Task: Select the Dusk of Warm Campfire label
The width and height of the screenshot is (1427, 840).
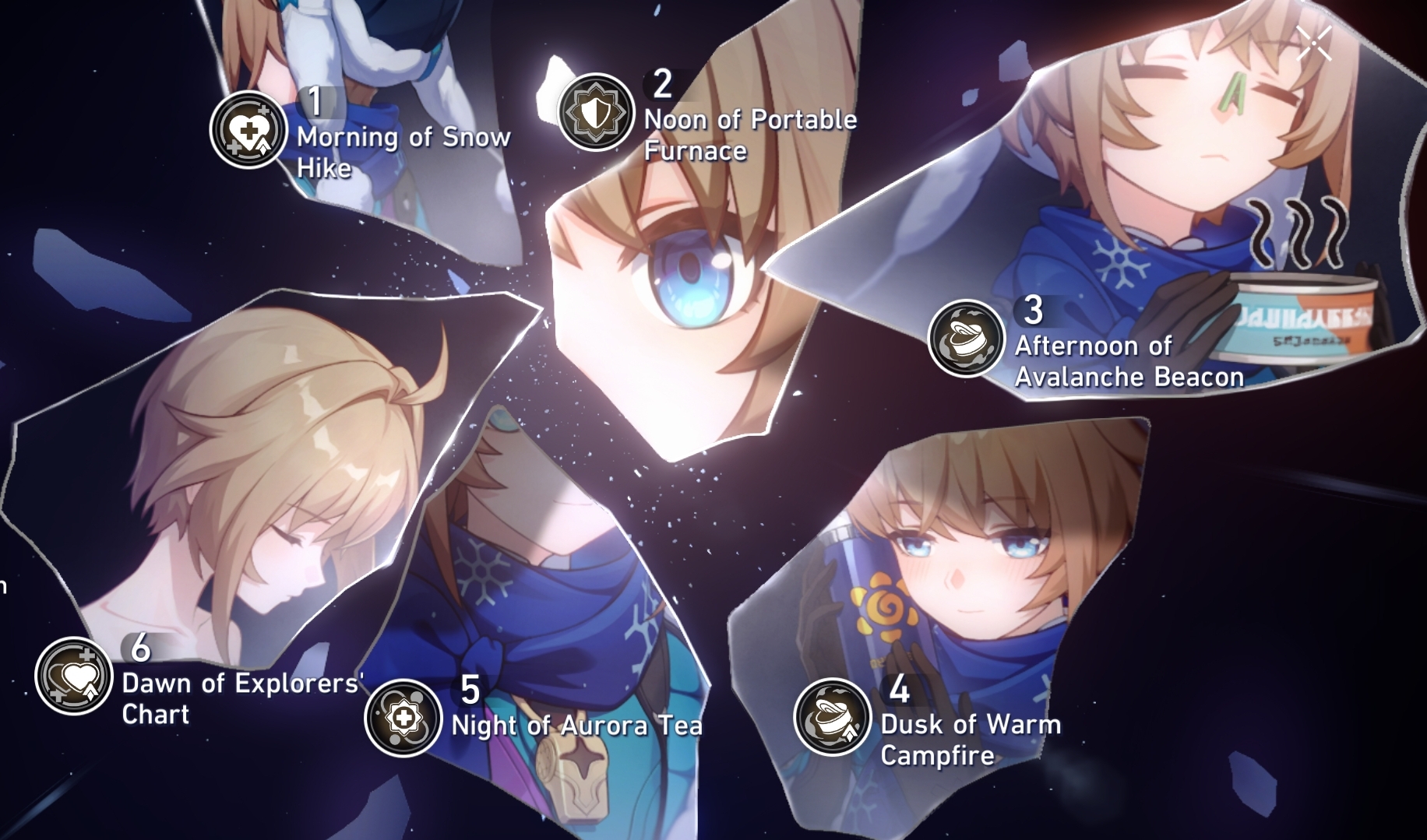Action: coord(967,738)
